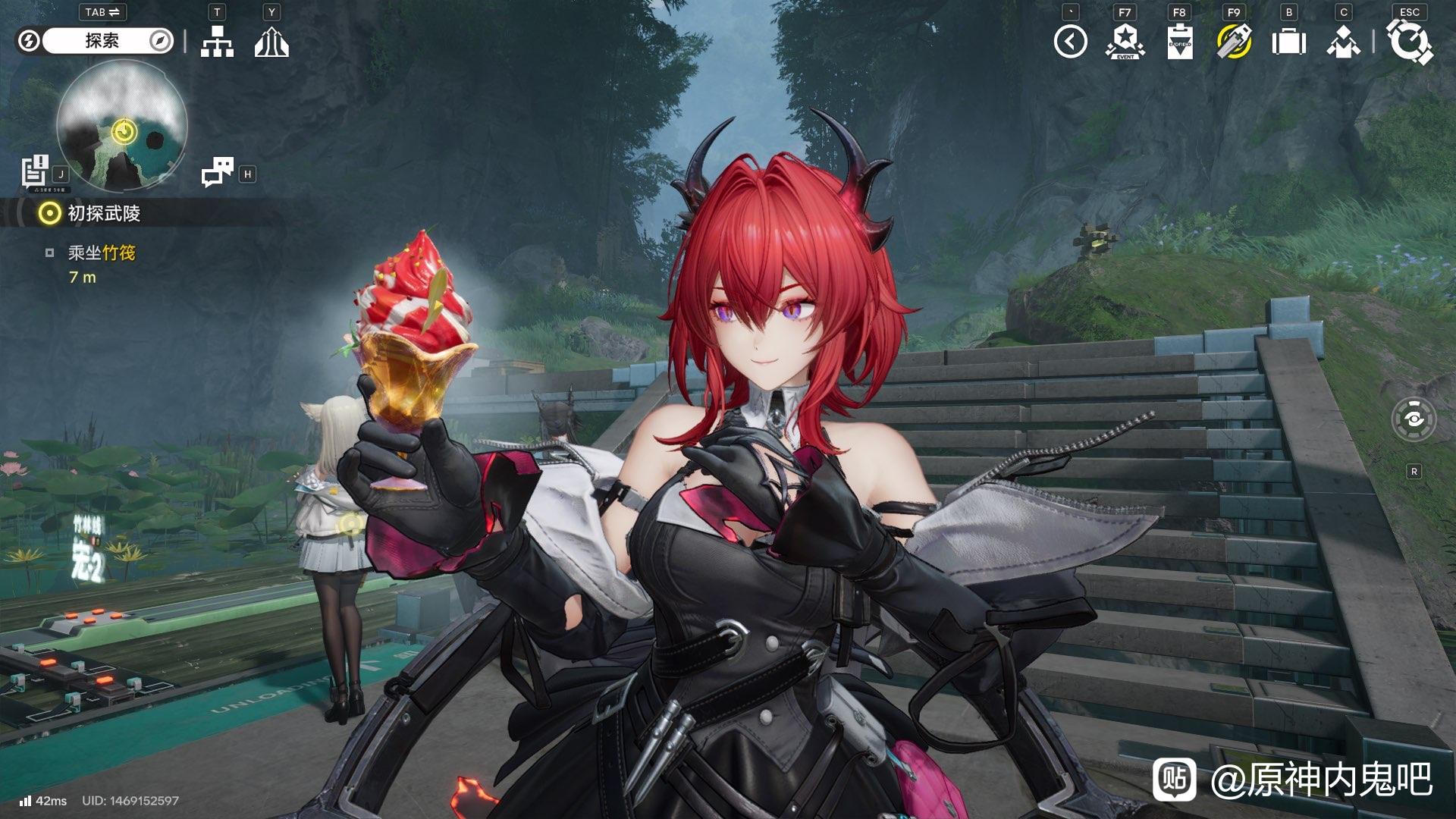This screenshot has width=1456, height=819.
Task: Open the circular minimap
Action: tap(122, 126)
